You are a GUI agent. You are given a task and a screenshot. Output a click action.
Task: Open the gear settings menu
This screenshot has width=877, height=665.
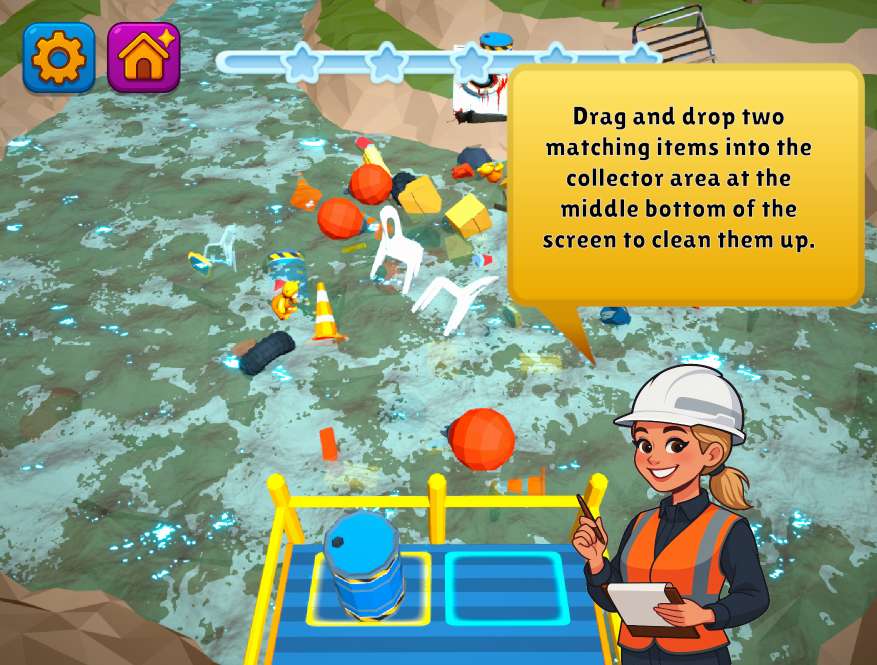(59, 58)
